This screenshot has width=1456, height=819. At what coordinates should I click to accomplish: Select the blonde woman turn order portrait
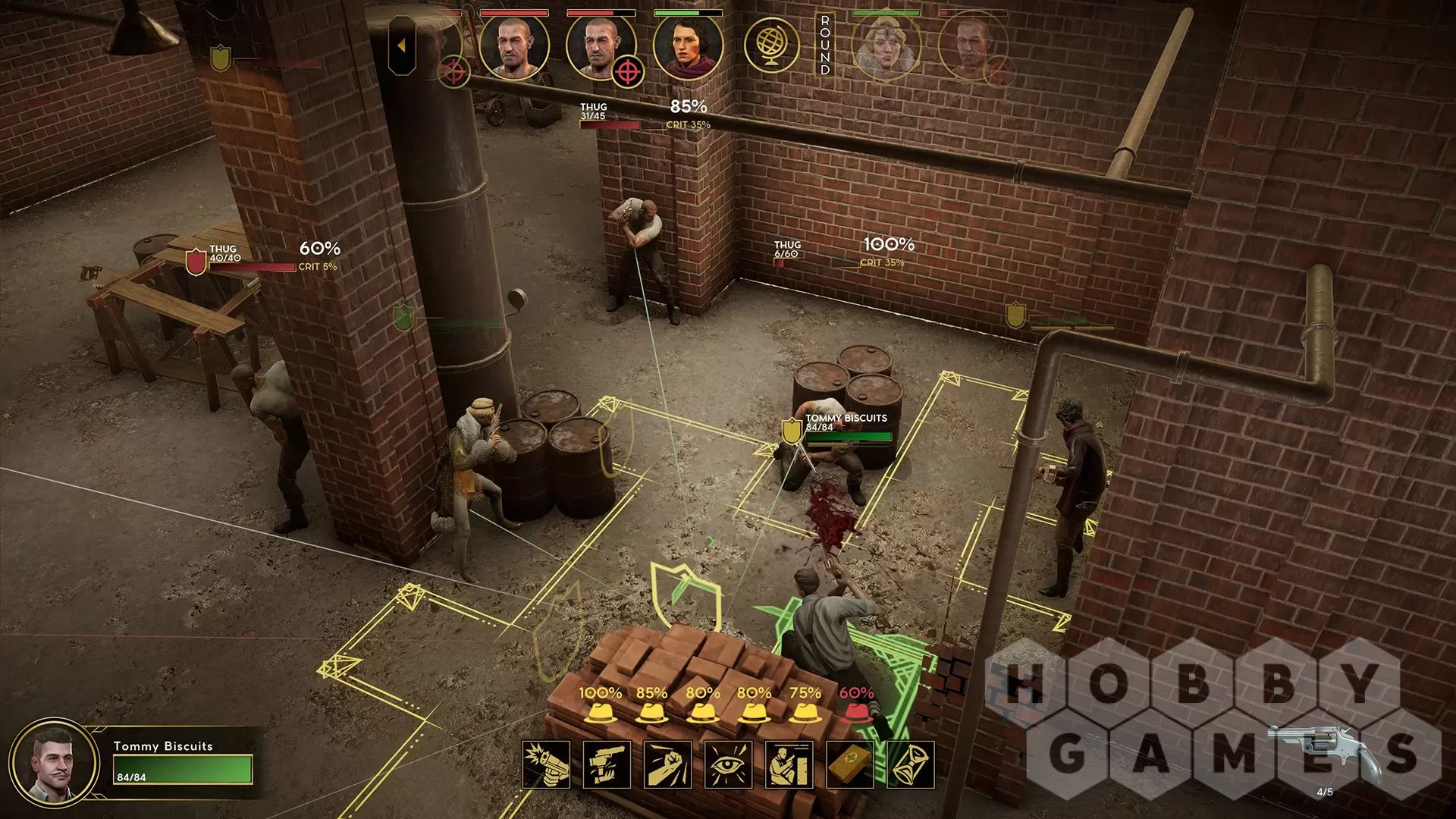[886, 45]
